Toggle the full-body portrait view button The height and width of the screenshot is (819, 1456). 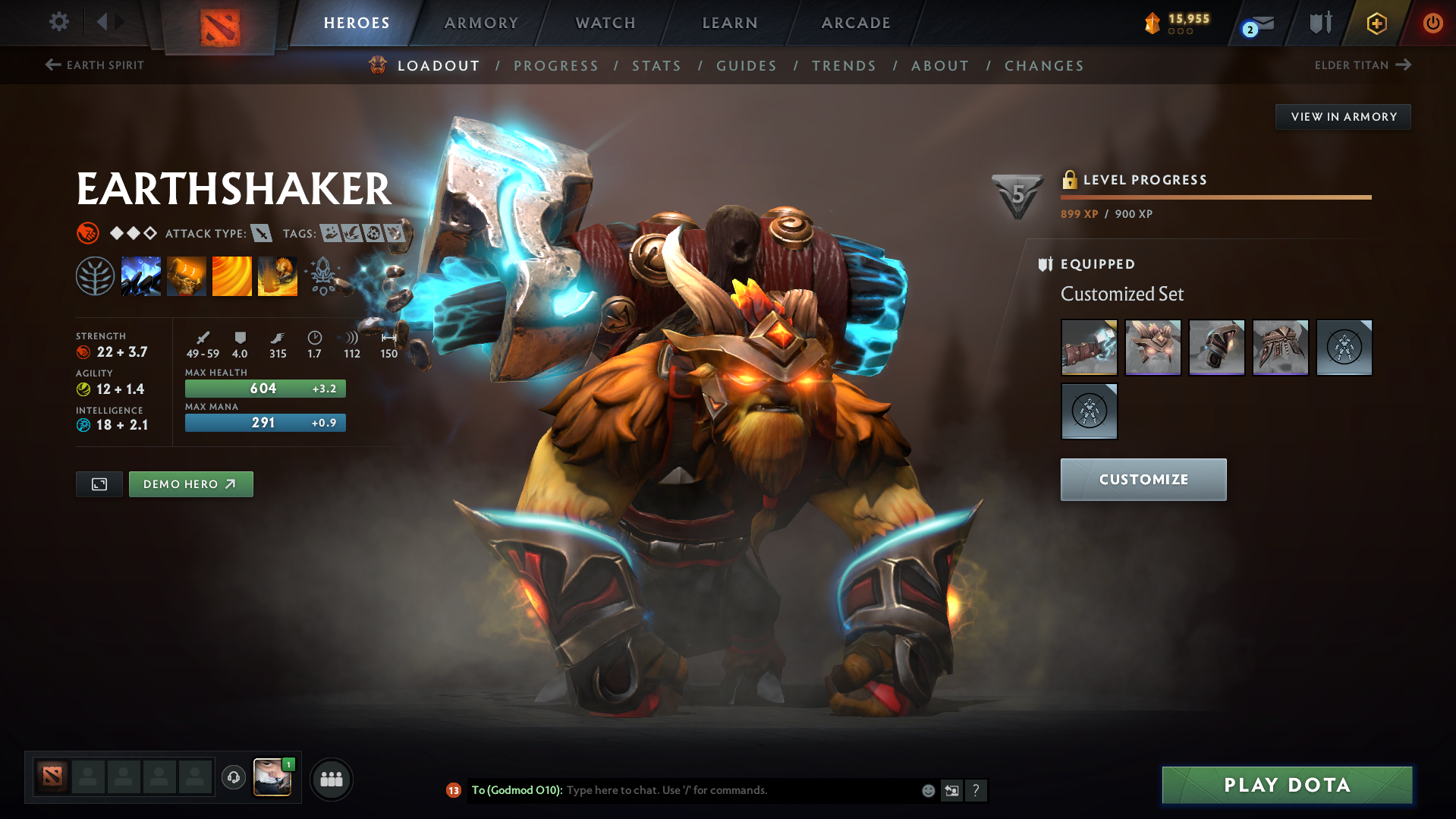99,484
